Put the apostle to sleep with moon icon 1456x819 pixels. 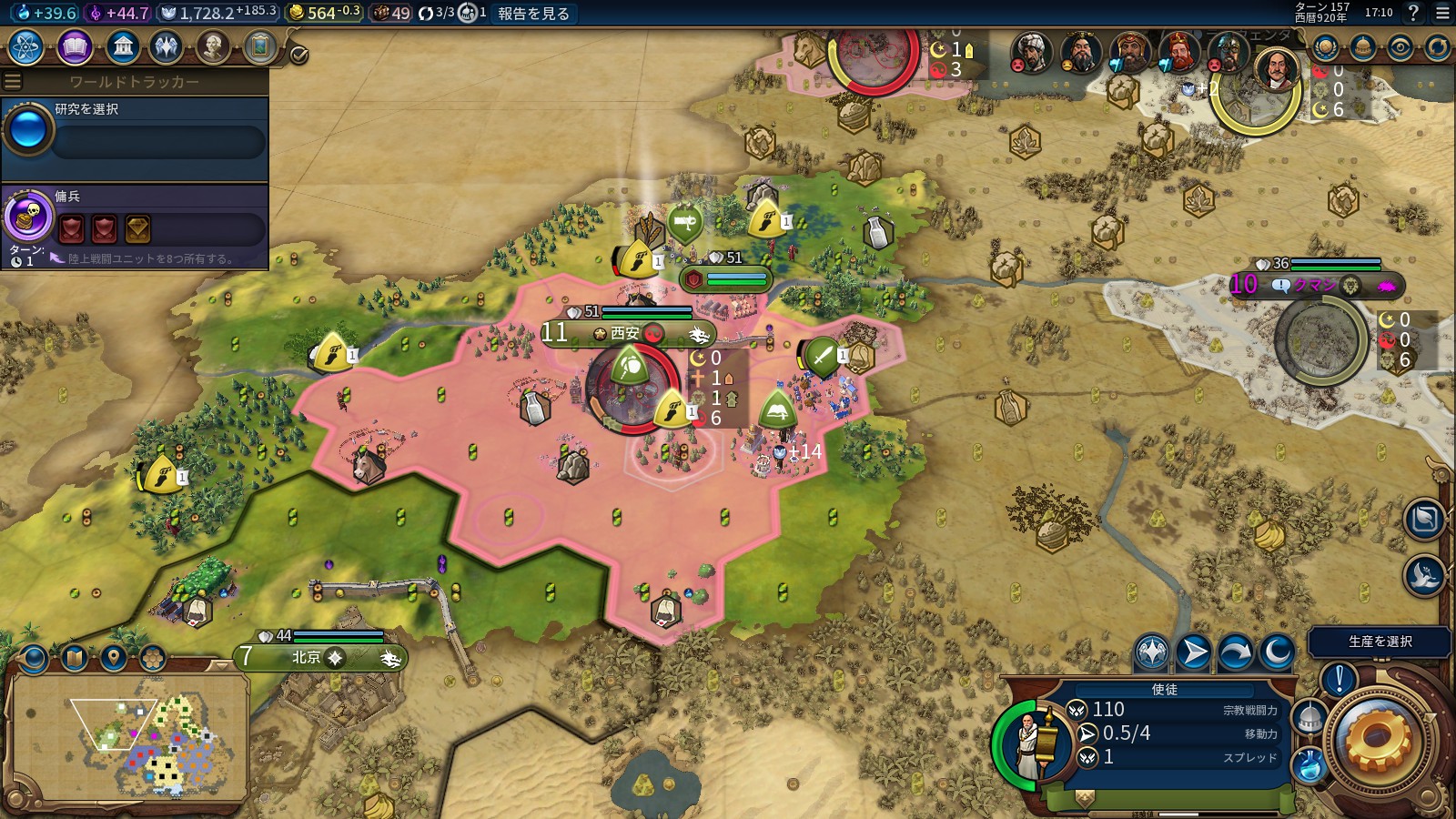point(1277,652)
